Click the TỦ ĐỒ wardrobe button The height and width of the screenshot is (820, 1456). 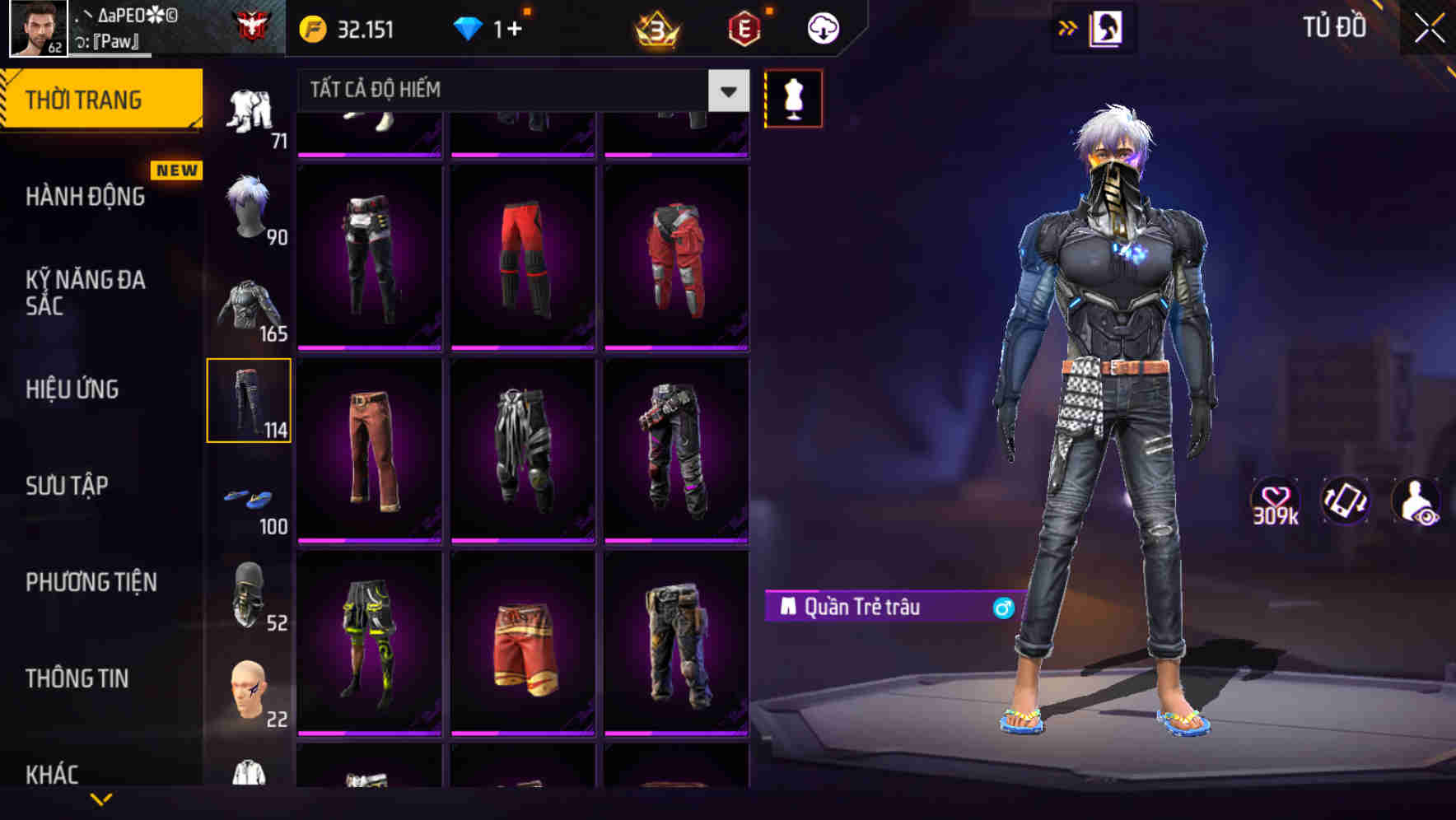[1335, 27]
